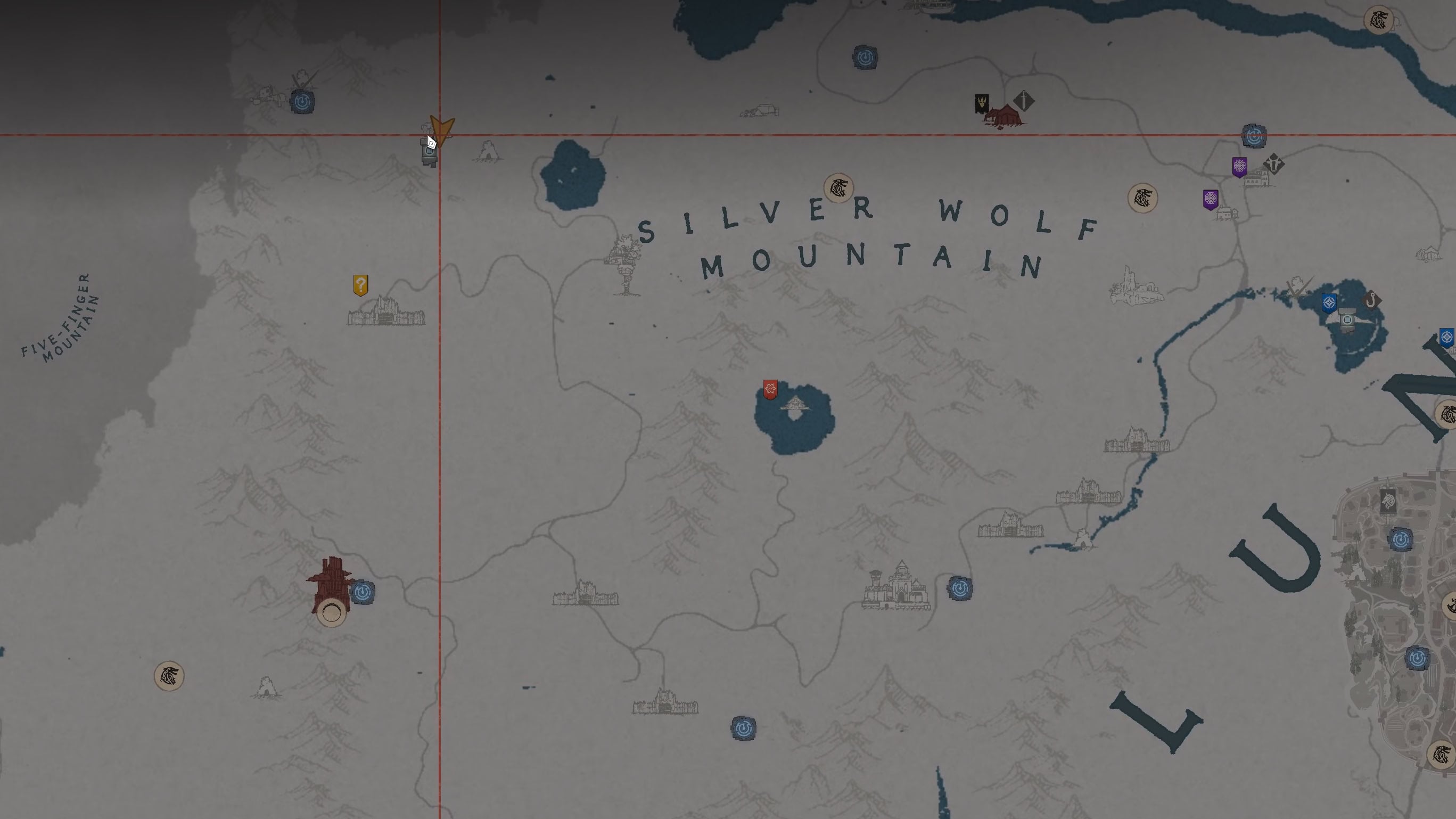Open the teleport waypoint at the top snowy region
The image size is (1456, 819).
(867, 56)
